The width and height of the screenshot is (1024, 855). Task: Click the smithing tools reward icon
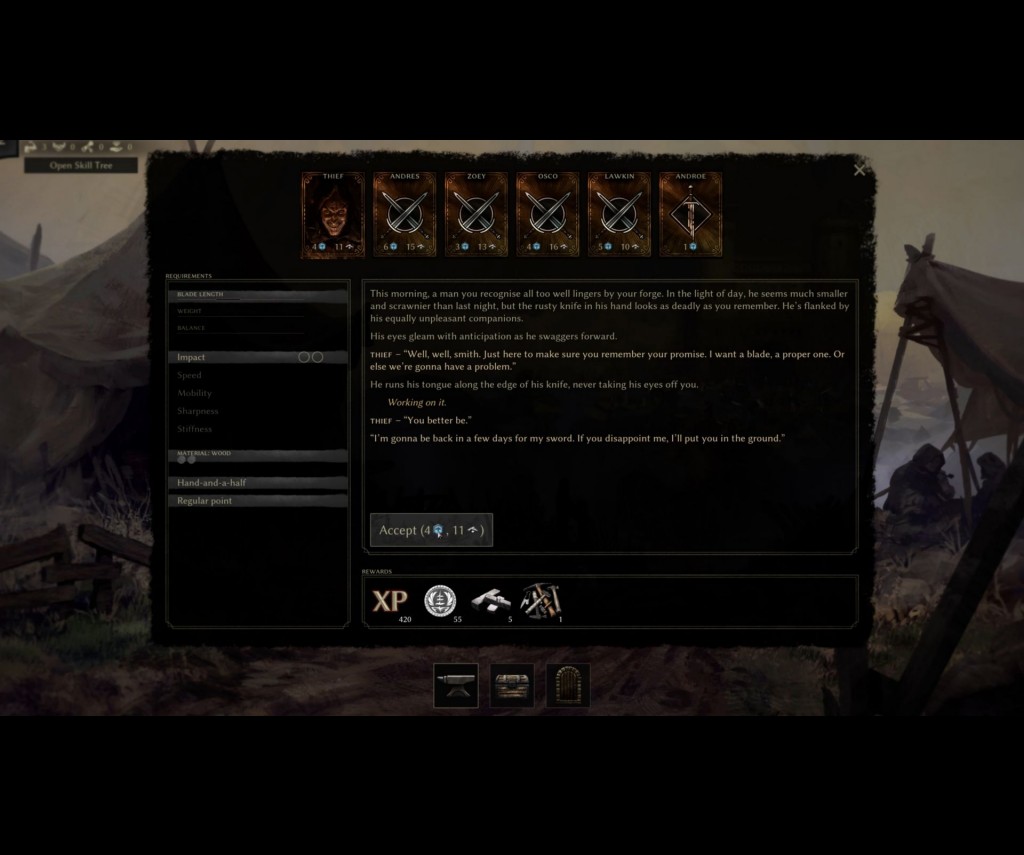click(540, 601)
